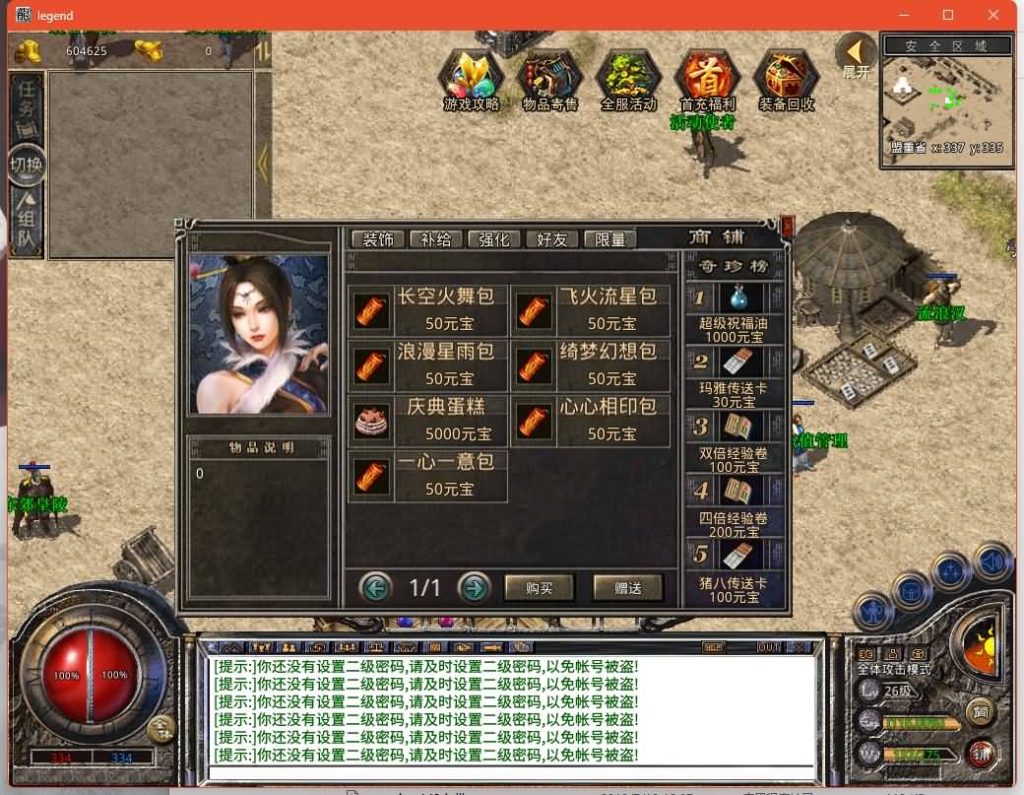Switch to the 限量 tab
The height and width of the screenshot is (795, 1024).
pos(610,239)
